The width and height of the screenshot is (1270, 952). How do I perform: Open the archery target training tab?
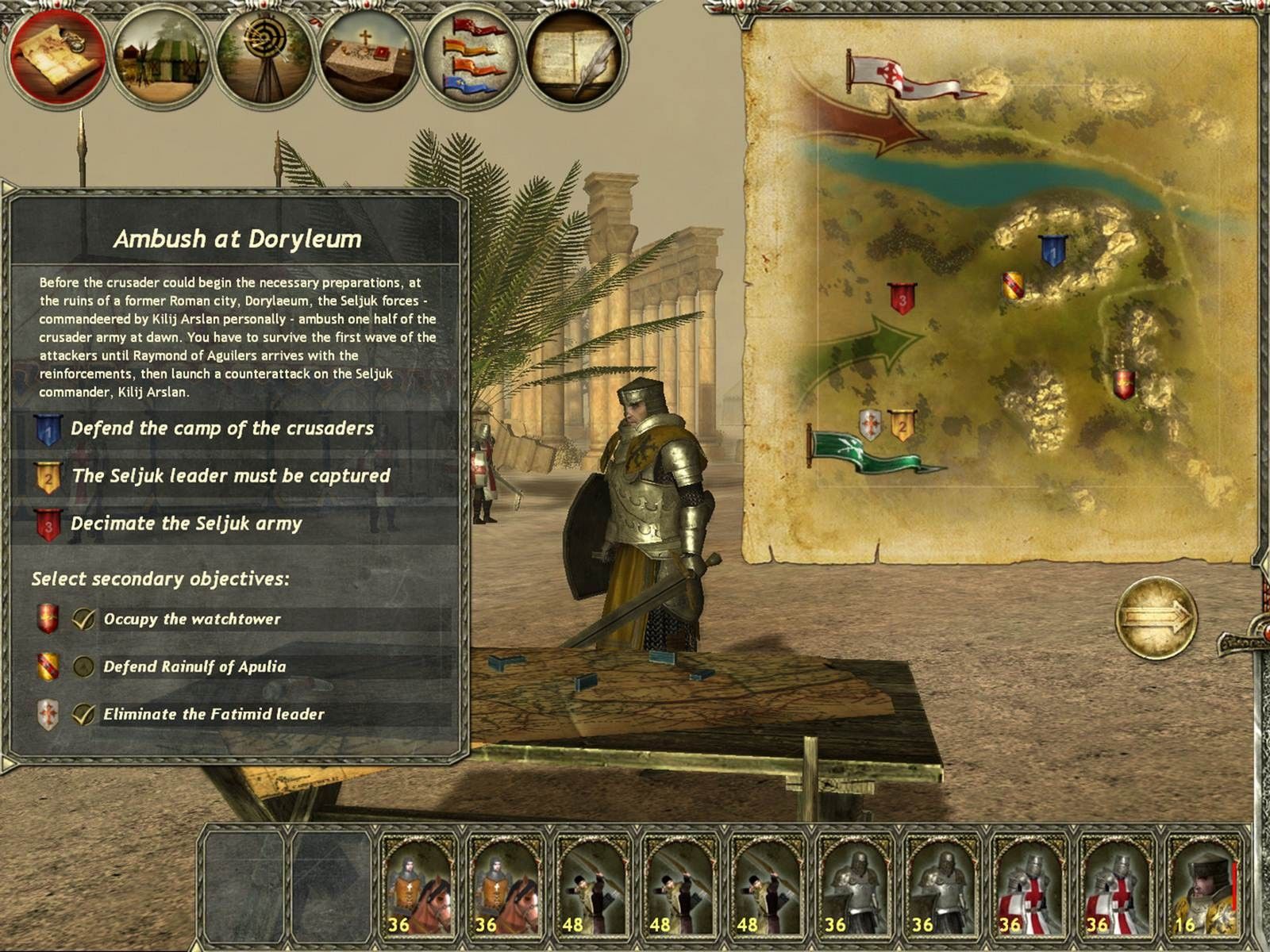pyautogui.click(x=265, y=58)
